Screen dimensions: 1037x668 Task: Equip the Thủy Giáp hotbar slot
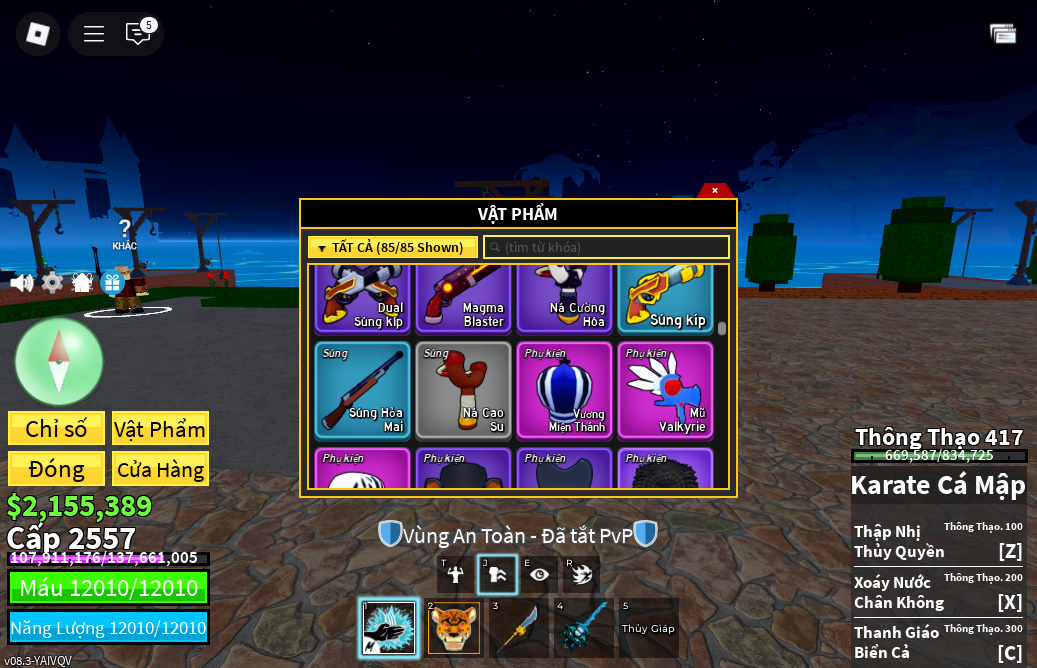649,628
